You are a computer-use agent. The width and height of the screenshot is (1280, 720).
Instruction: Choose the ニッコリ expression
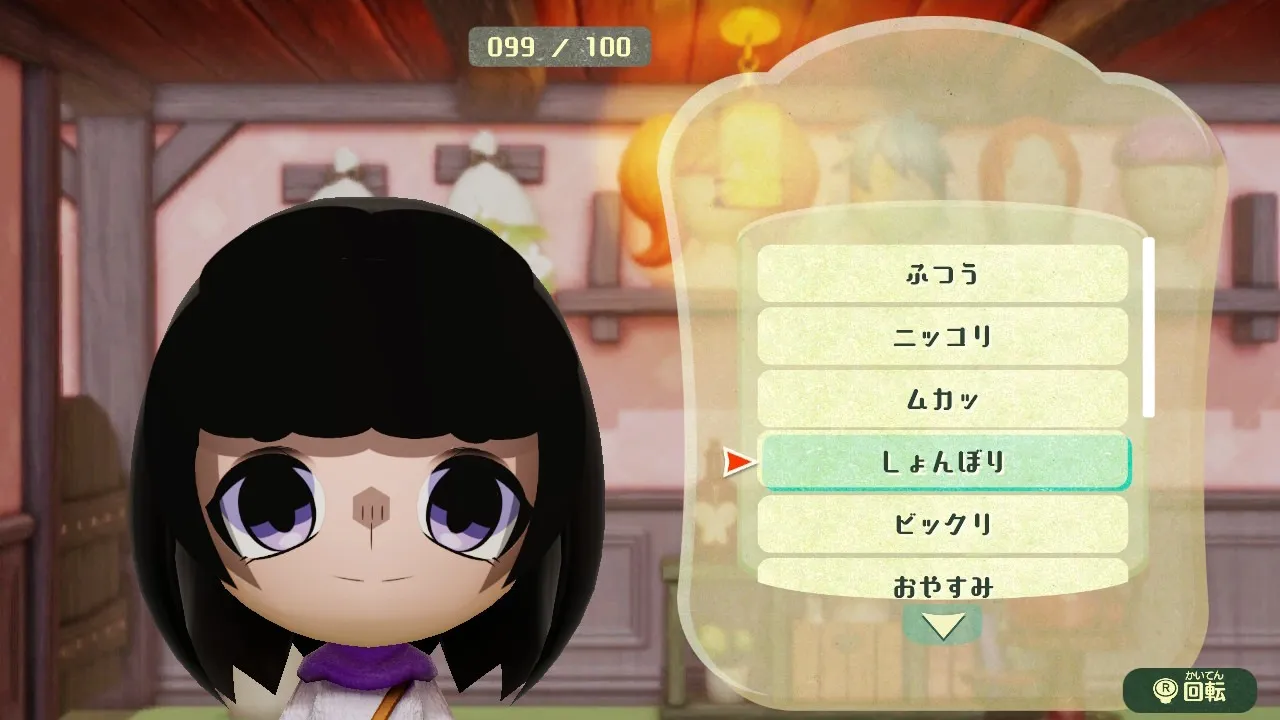(942, 336)
